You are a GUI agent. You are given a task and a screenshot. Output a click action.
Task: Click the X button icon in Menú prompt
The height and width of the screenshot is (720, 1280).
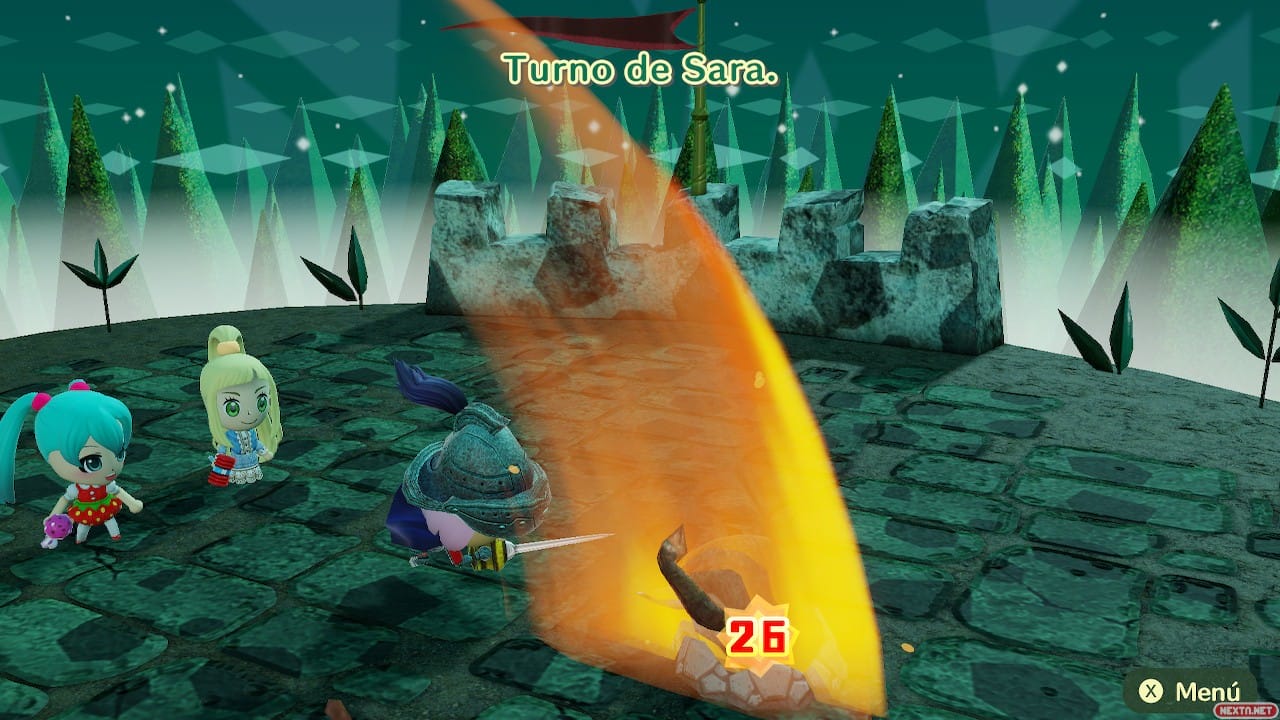point(1152,692)
